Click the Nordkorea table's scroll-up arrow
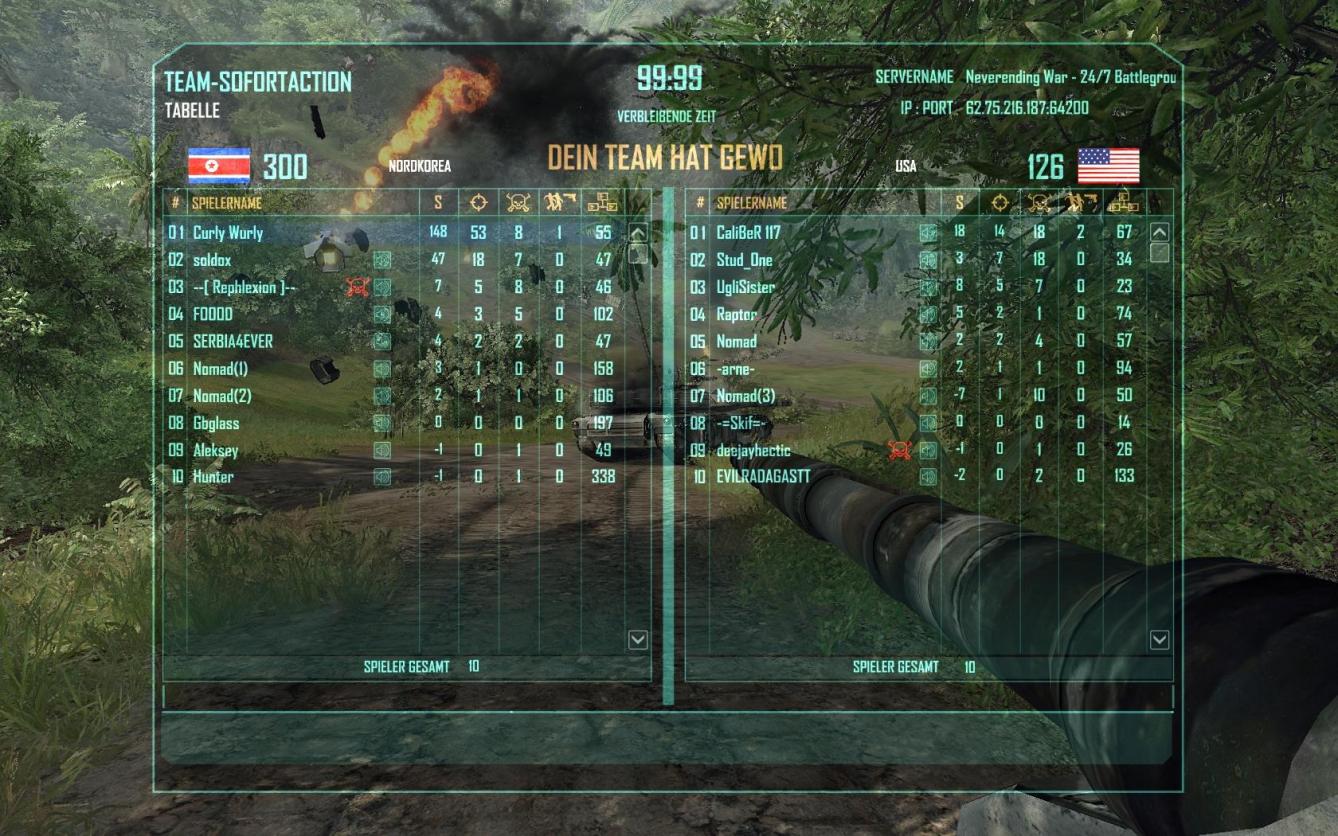Image resolution: width=1338 pixels, height=836 pixels. (x=638, y=233)
